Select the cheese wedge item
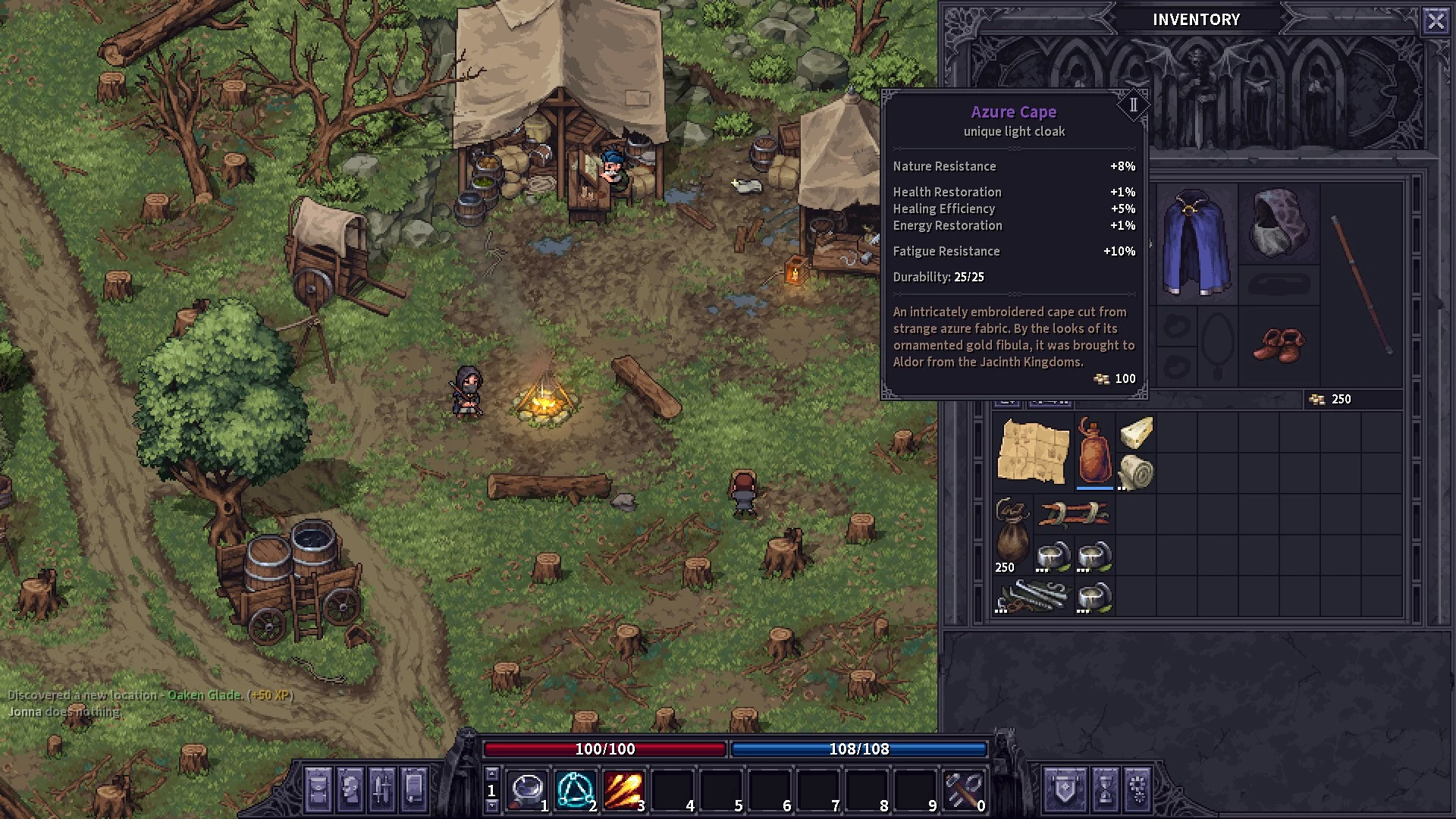This screenshot has height=819, width=1456. 1135,432
